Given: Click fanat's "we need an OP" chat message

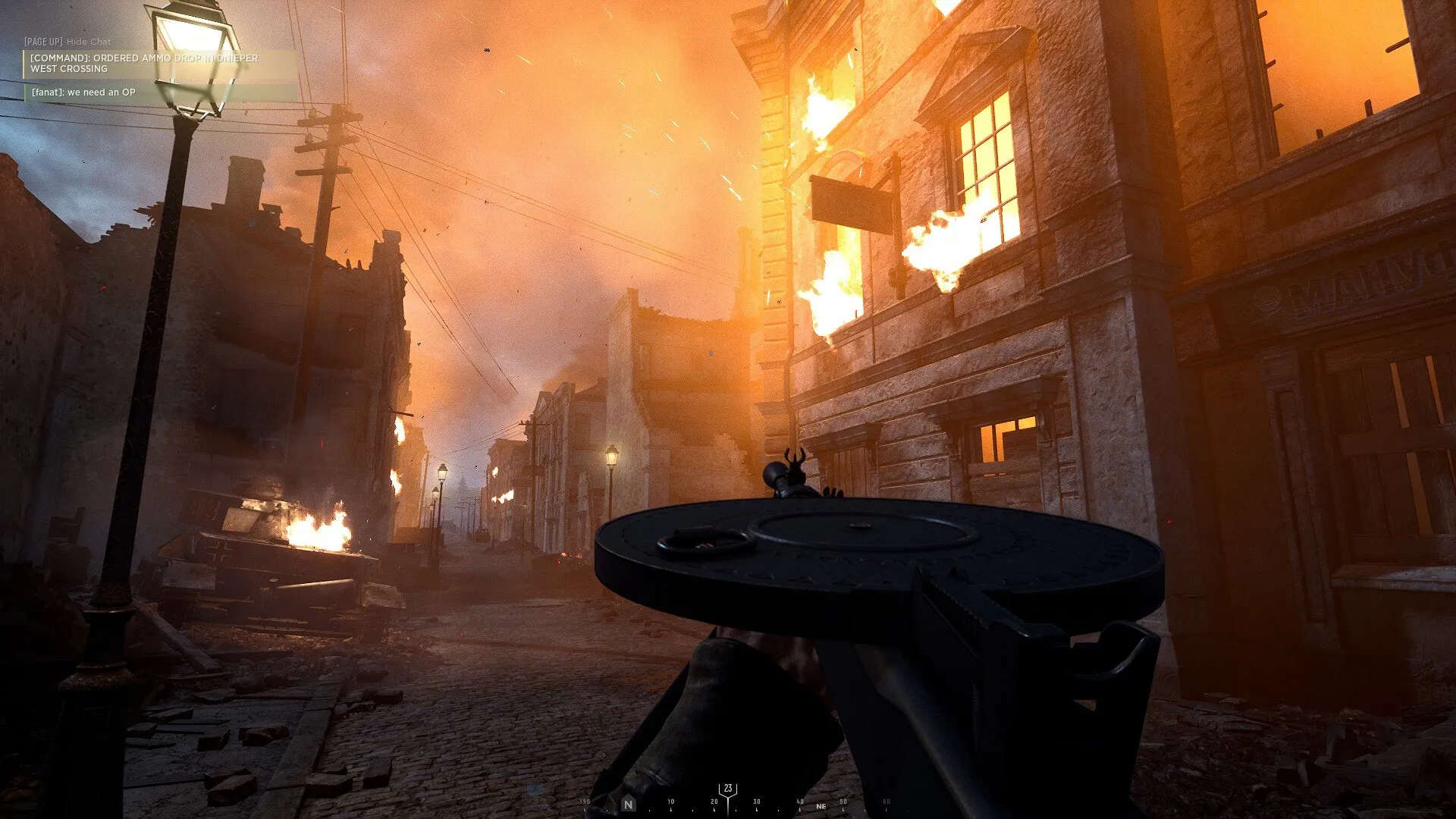Looking at the screenshot, I should tap(83, 93).
